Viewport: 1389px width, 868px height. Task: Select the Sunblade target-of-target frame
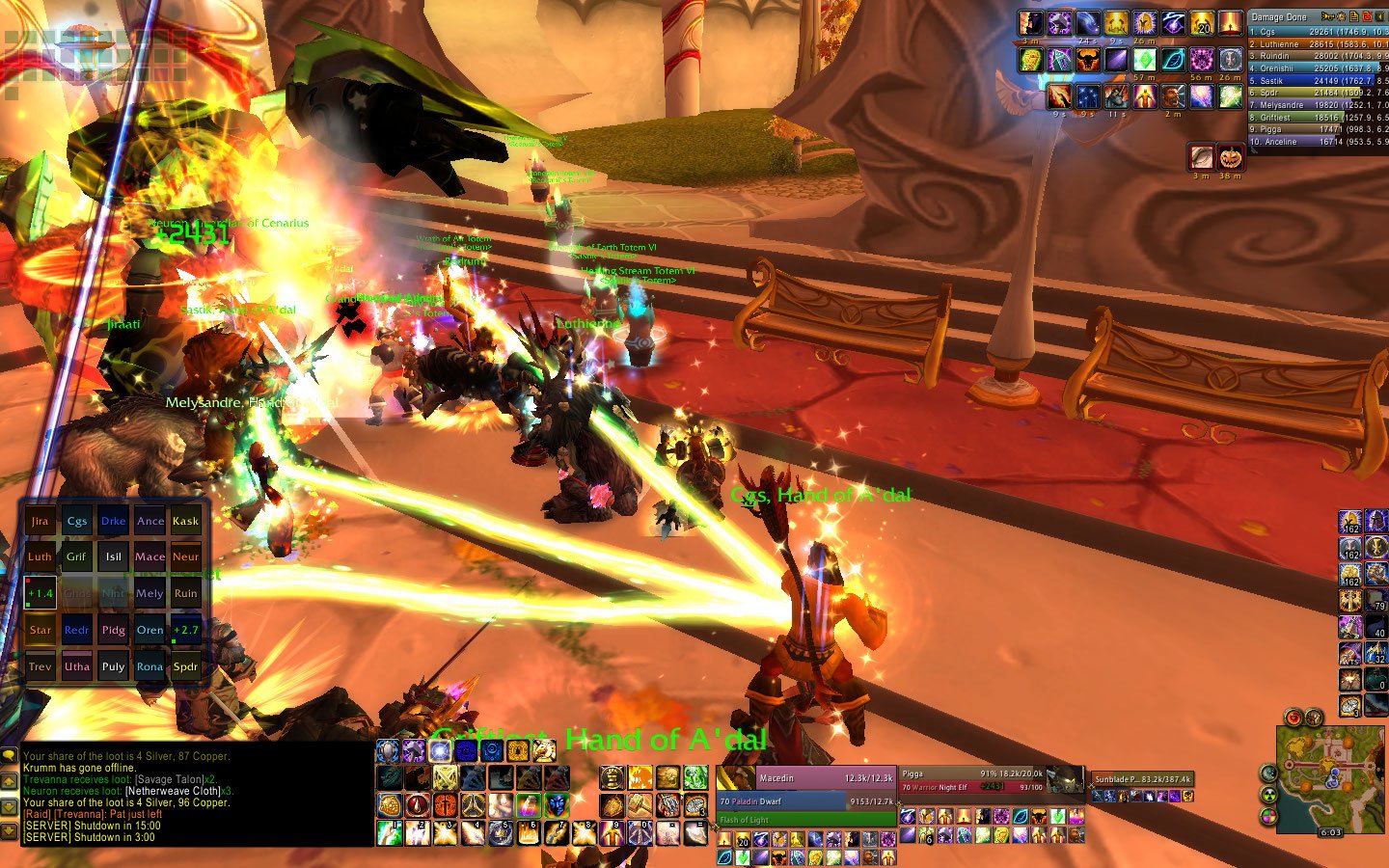(x=1141, y=779)
